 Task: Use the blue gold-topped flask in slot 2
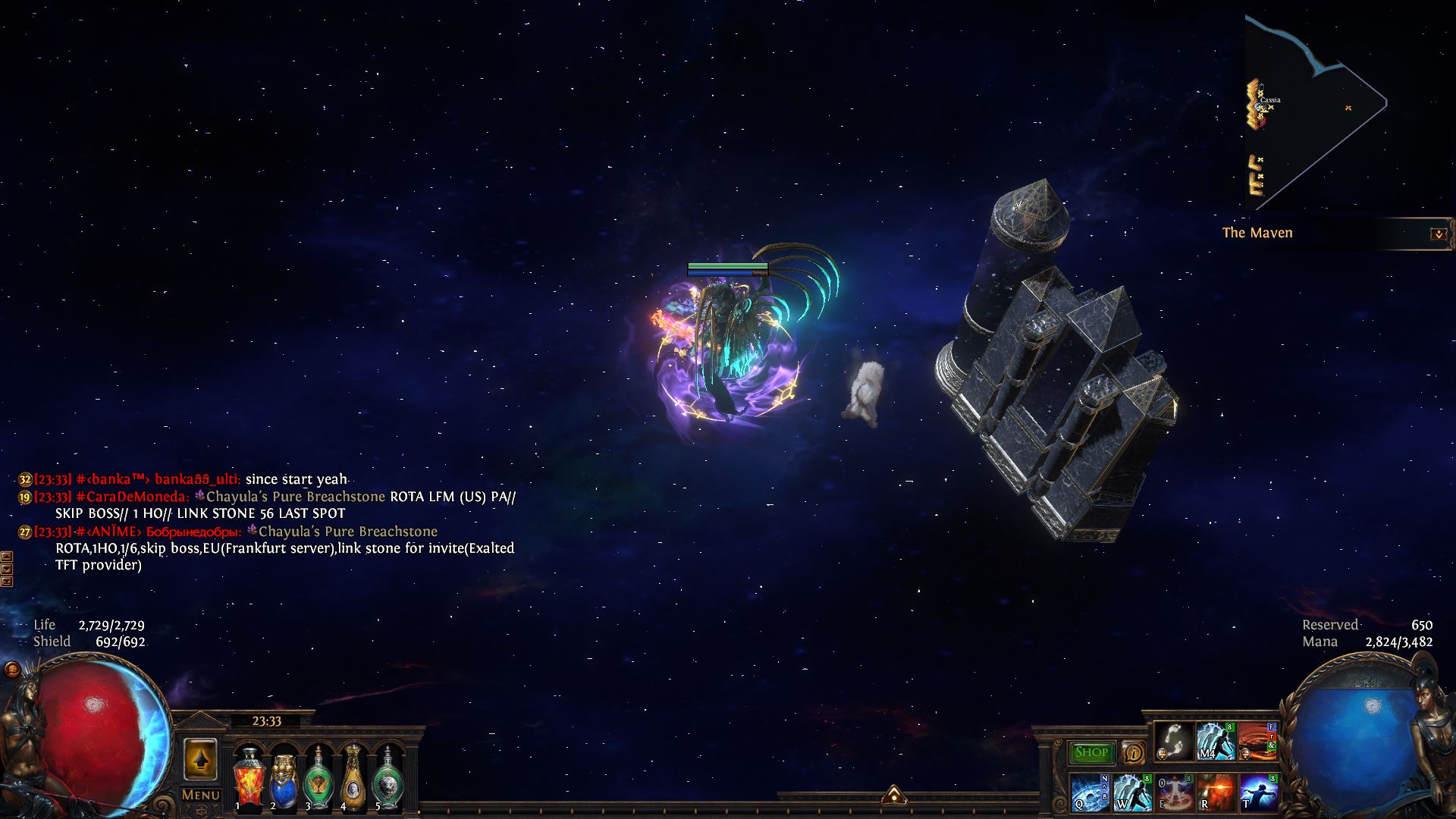(283, 778)
